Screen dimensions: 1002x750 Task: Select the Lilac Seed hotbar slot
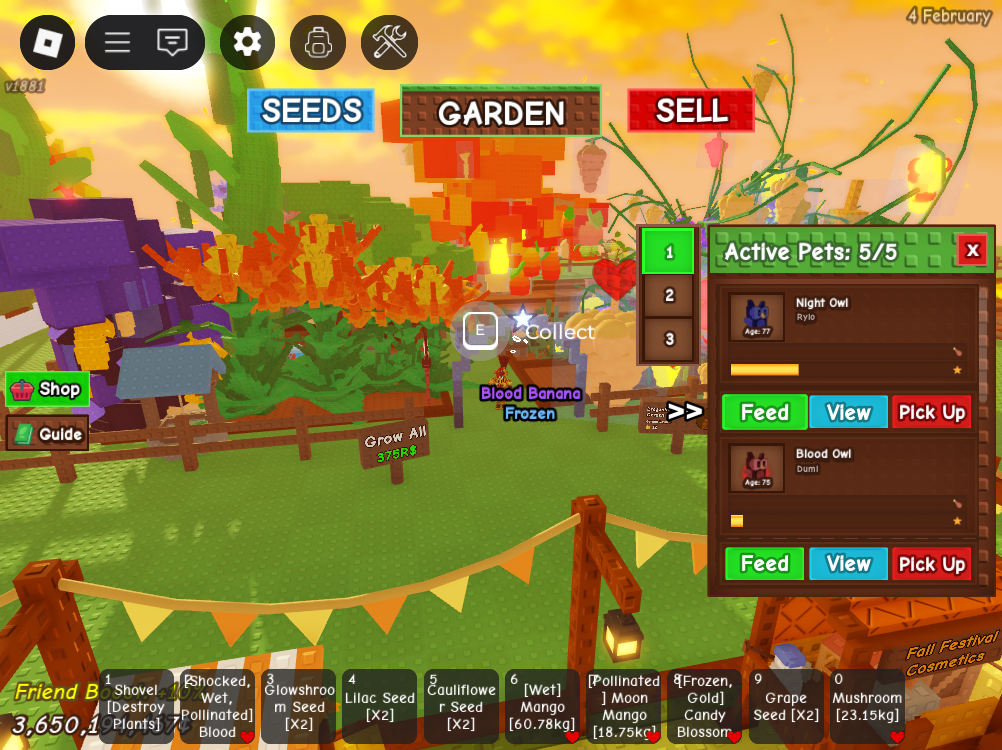pos(379,707)
